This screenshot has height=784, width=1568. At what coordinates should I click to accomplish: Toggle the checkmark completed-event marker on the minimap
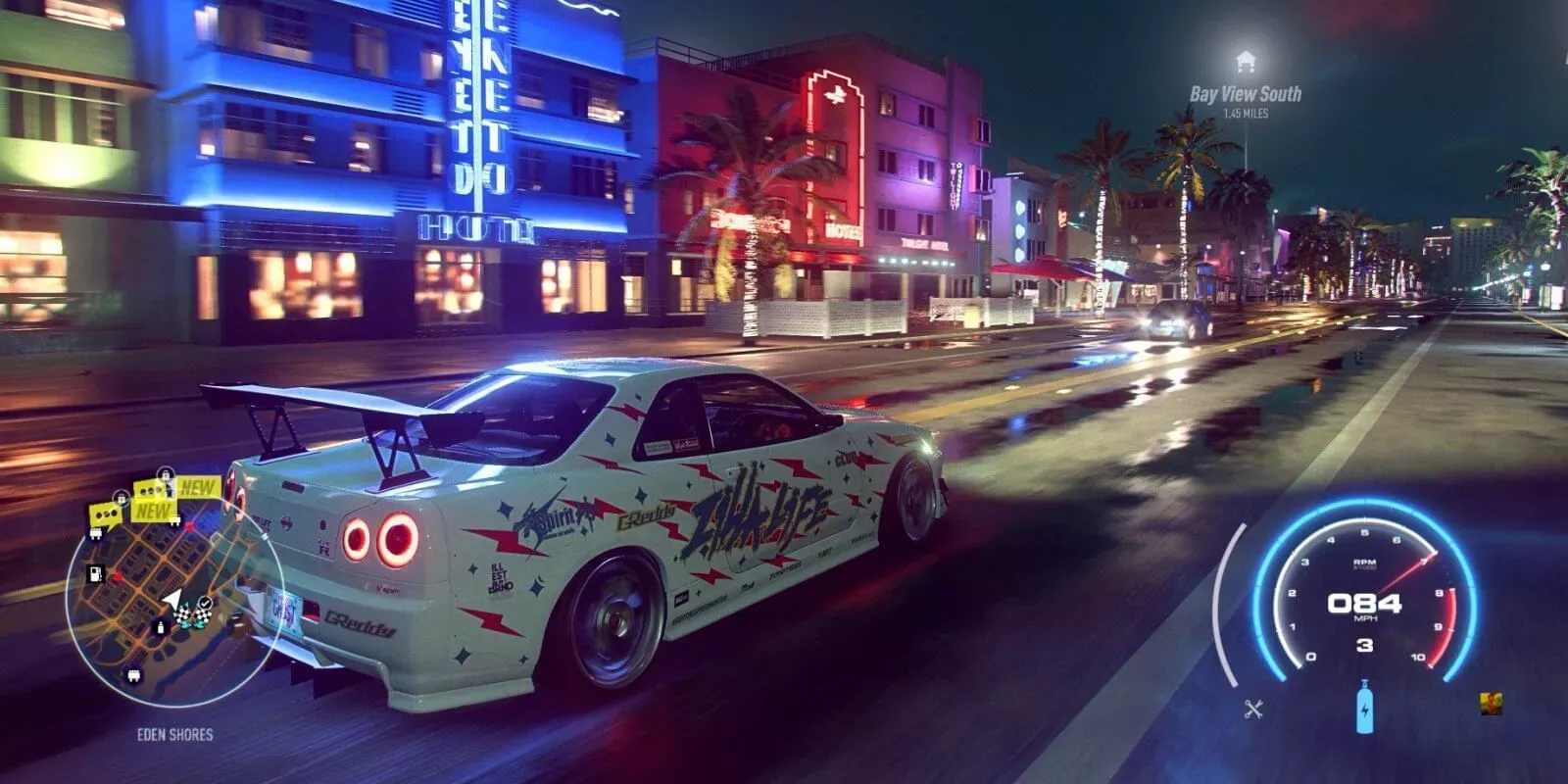pos(205,602)
